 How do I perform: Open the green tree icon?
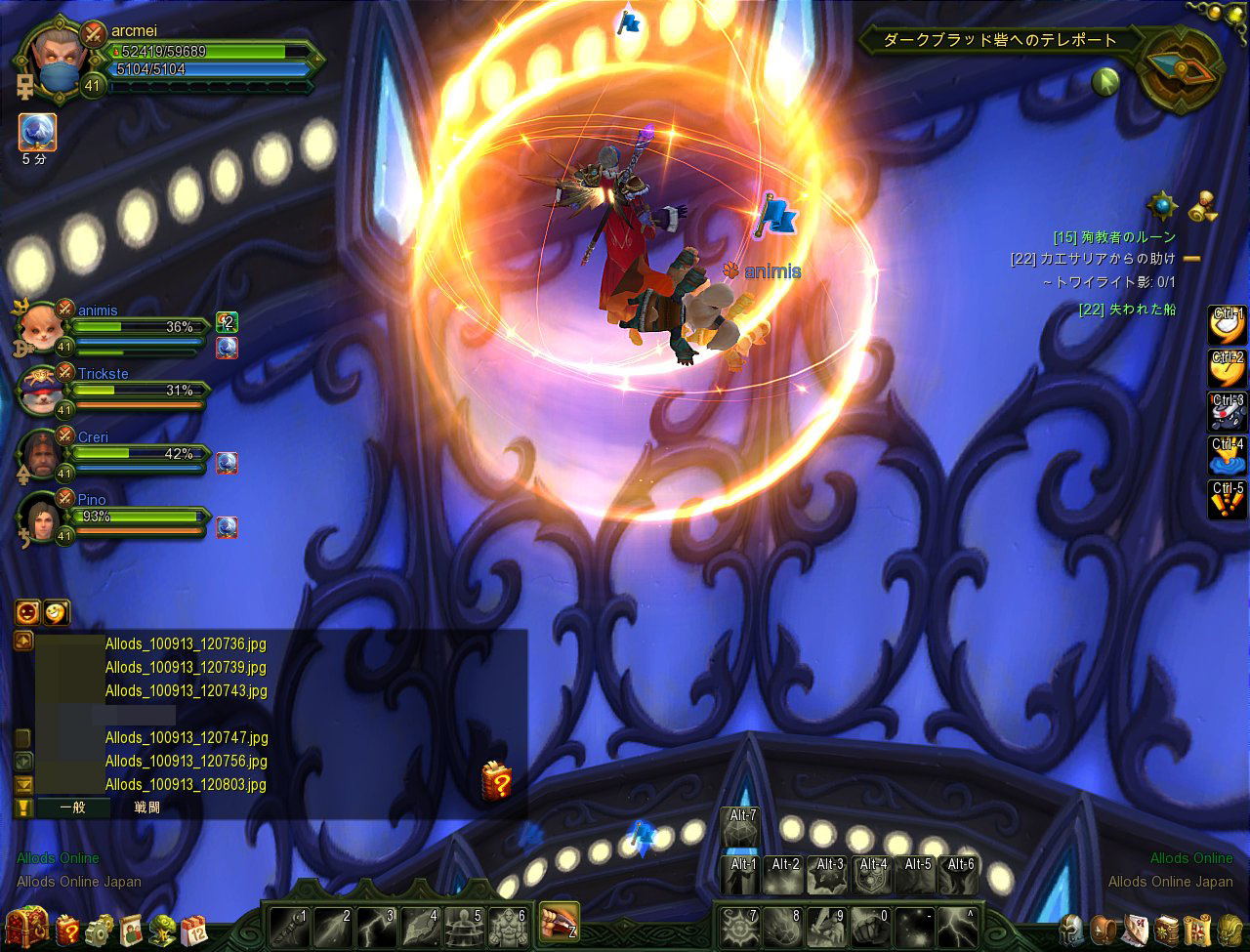pos(162,930)
